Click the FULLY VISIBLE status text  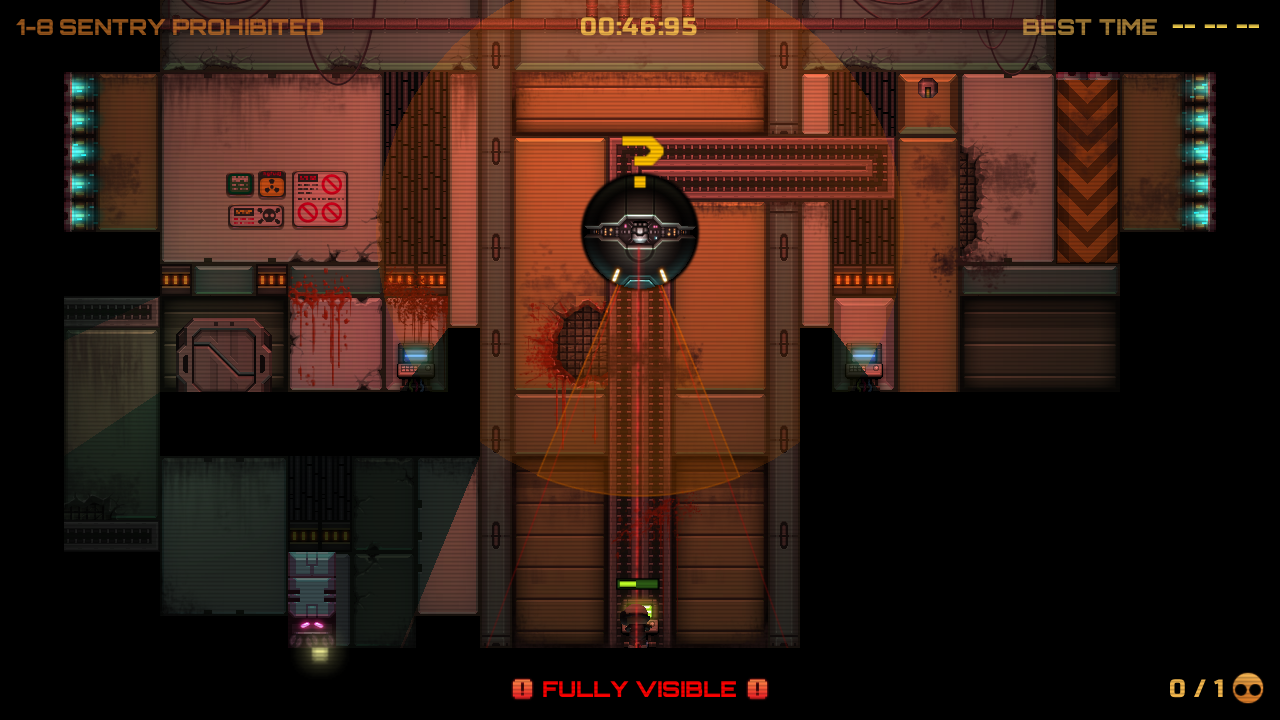[x=640, y=689]
